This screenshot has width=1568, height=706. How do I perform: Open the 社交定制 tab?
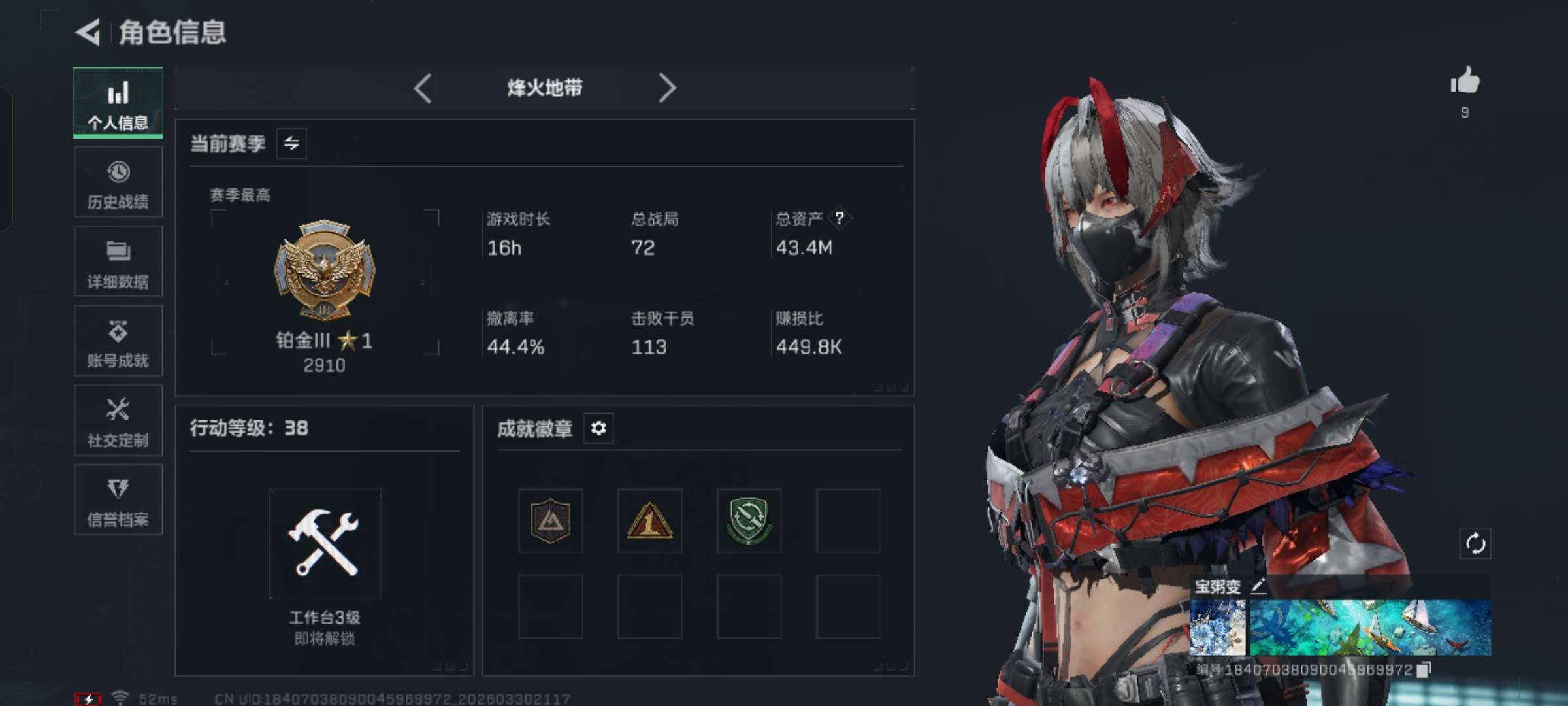point(118,420)
